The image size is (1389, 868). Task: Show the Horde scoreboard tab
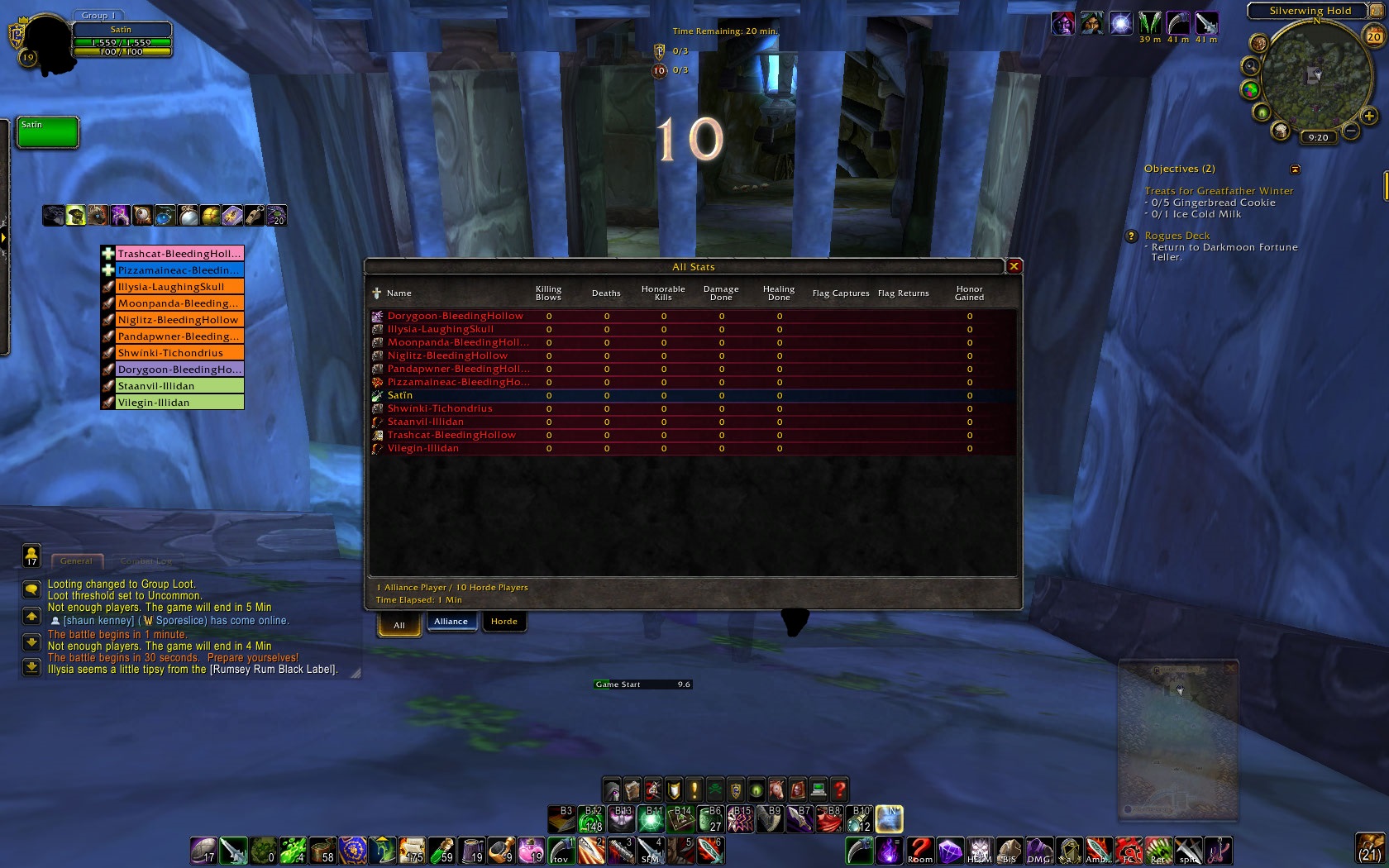(504, 622)
